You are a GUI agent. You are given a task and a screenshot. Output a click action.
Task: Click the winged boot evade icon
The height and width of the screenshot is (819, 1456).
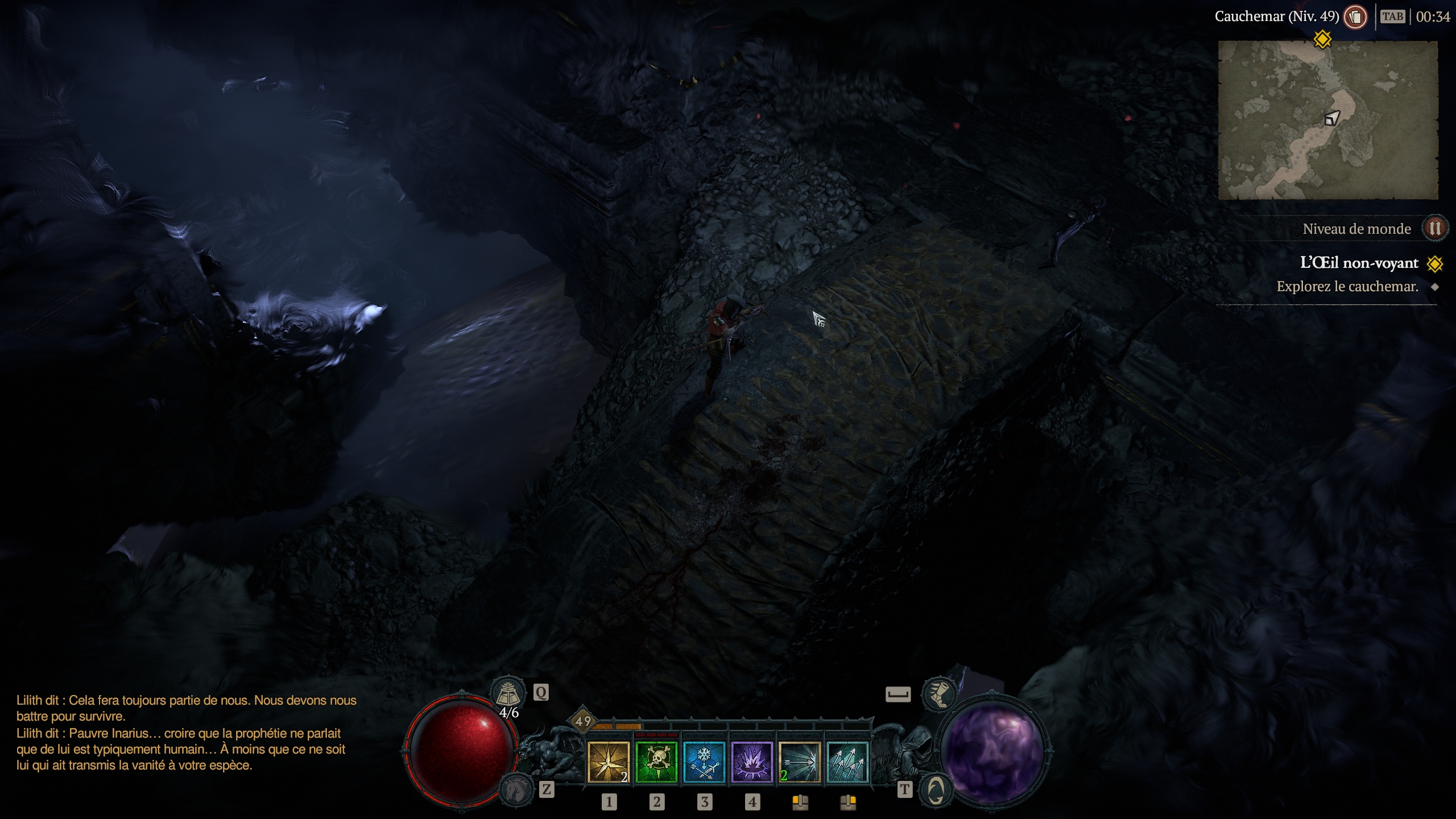point(938,694)
